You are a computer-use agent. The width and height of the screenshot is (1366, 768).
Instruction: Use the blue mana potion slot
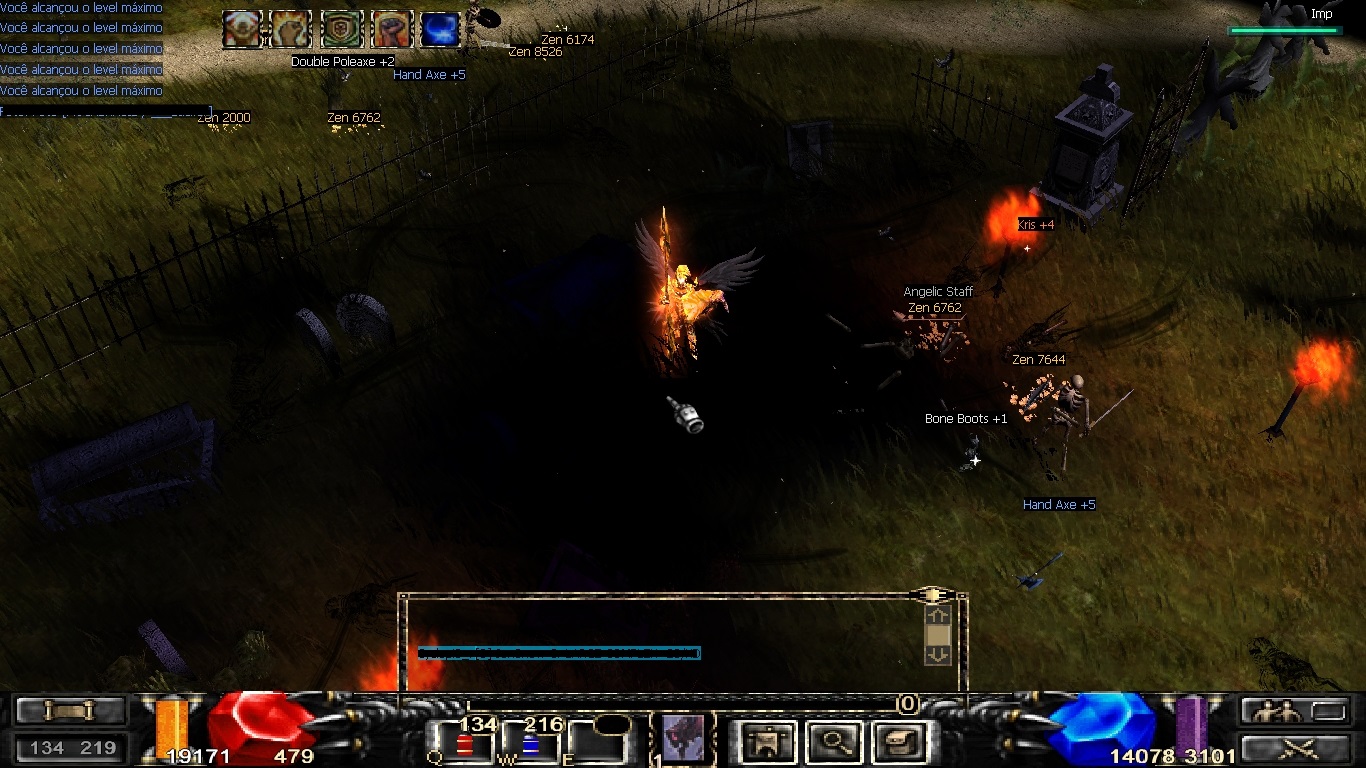[x=530, y=744]
